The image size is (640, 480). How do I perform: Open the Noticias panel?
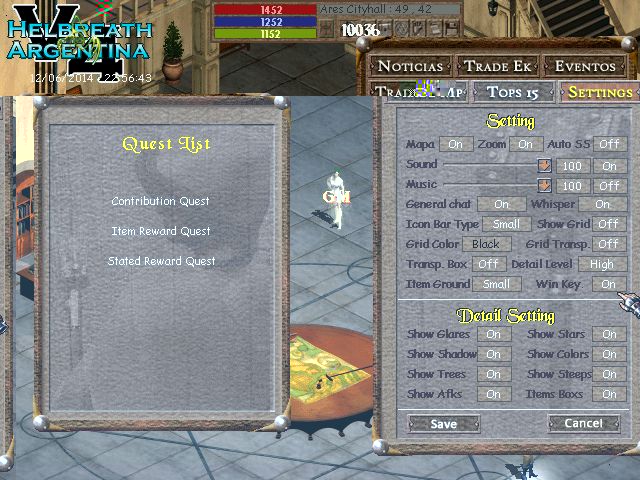coord(410,67)
